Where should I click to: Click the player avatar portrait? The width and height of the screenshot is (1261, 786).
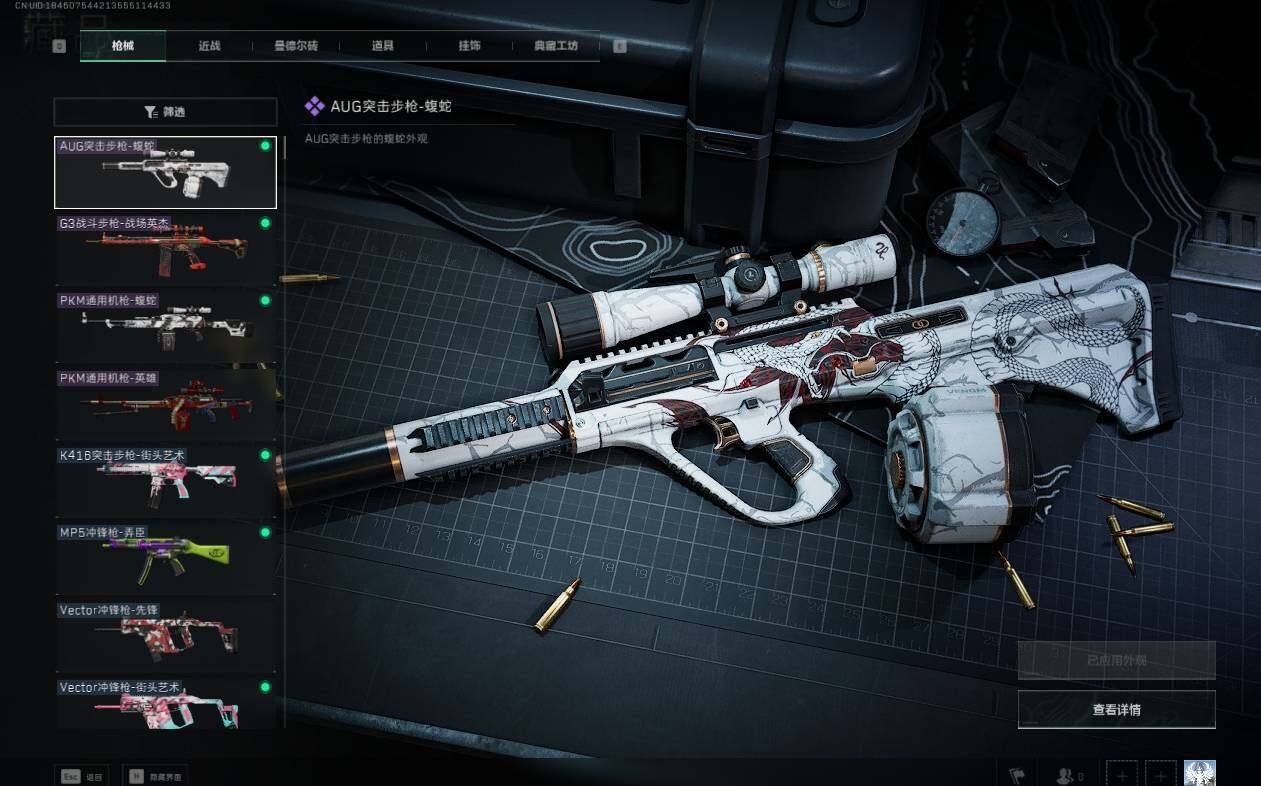1199,774
